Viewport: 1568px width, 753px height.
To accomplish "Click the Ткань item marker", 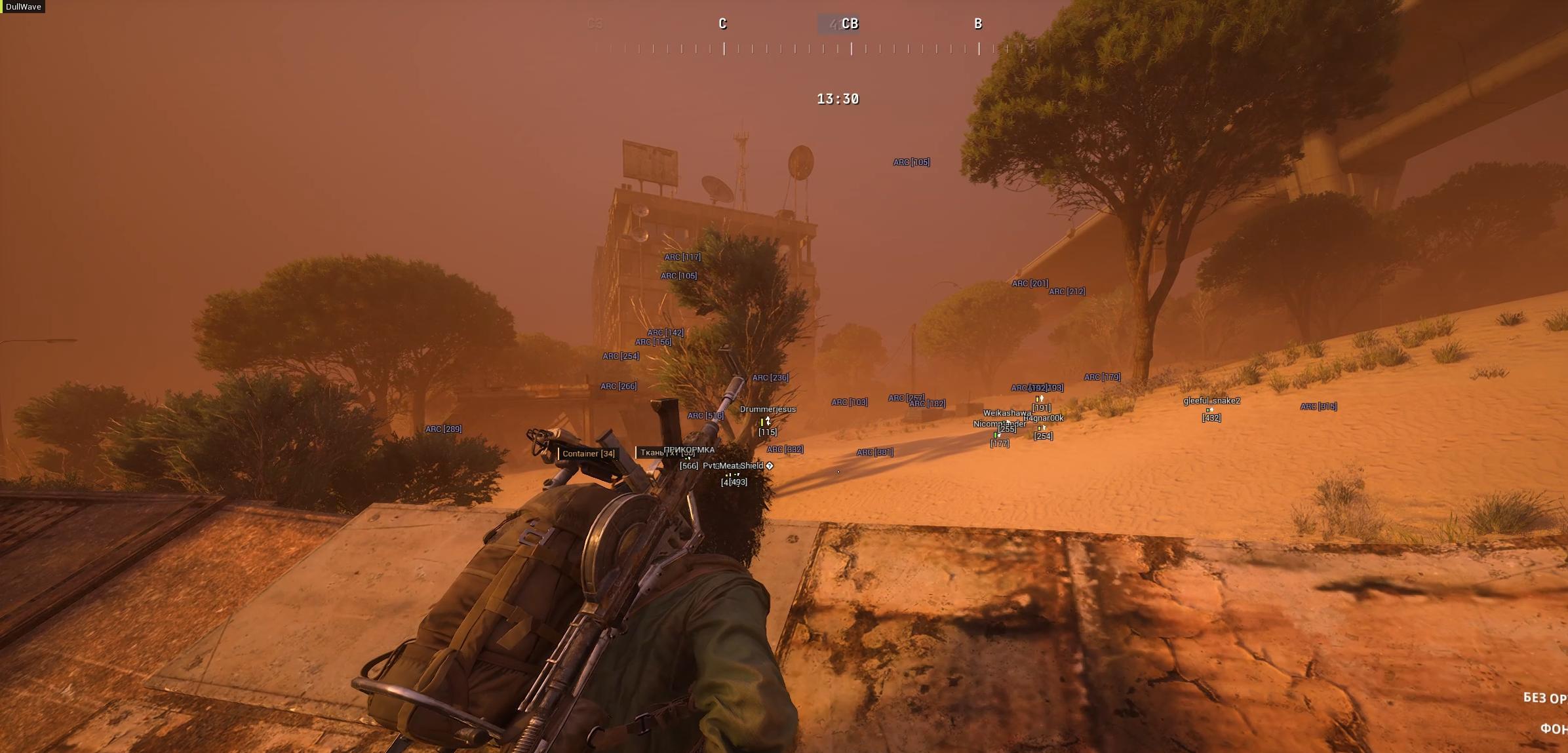I will point(650,453).
